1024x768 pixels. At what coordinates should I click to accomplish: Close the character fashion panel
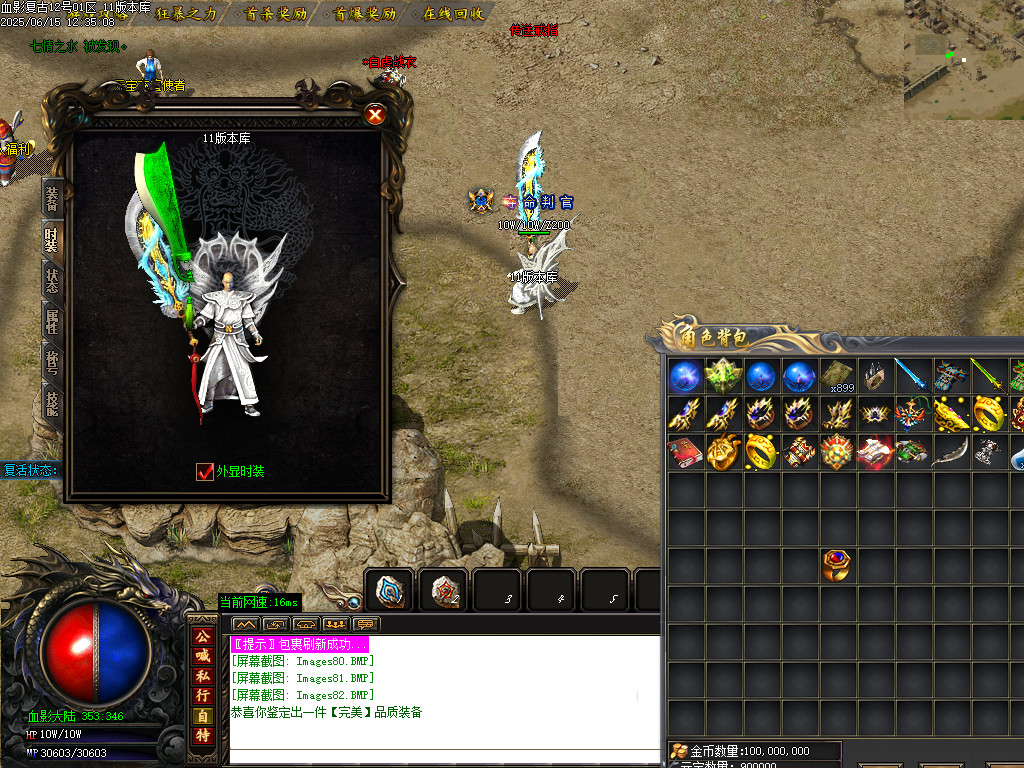tap(375, 115)
